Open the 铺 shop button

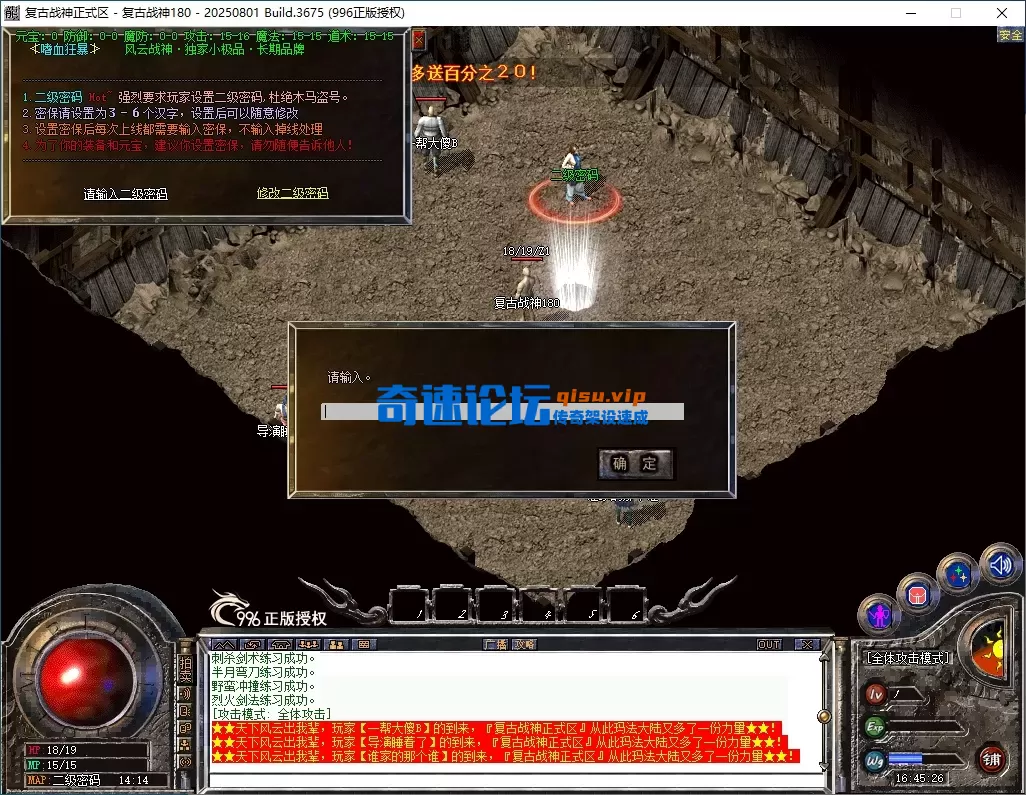(991, 759)
